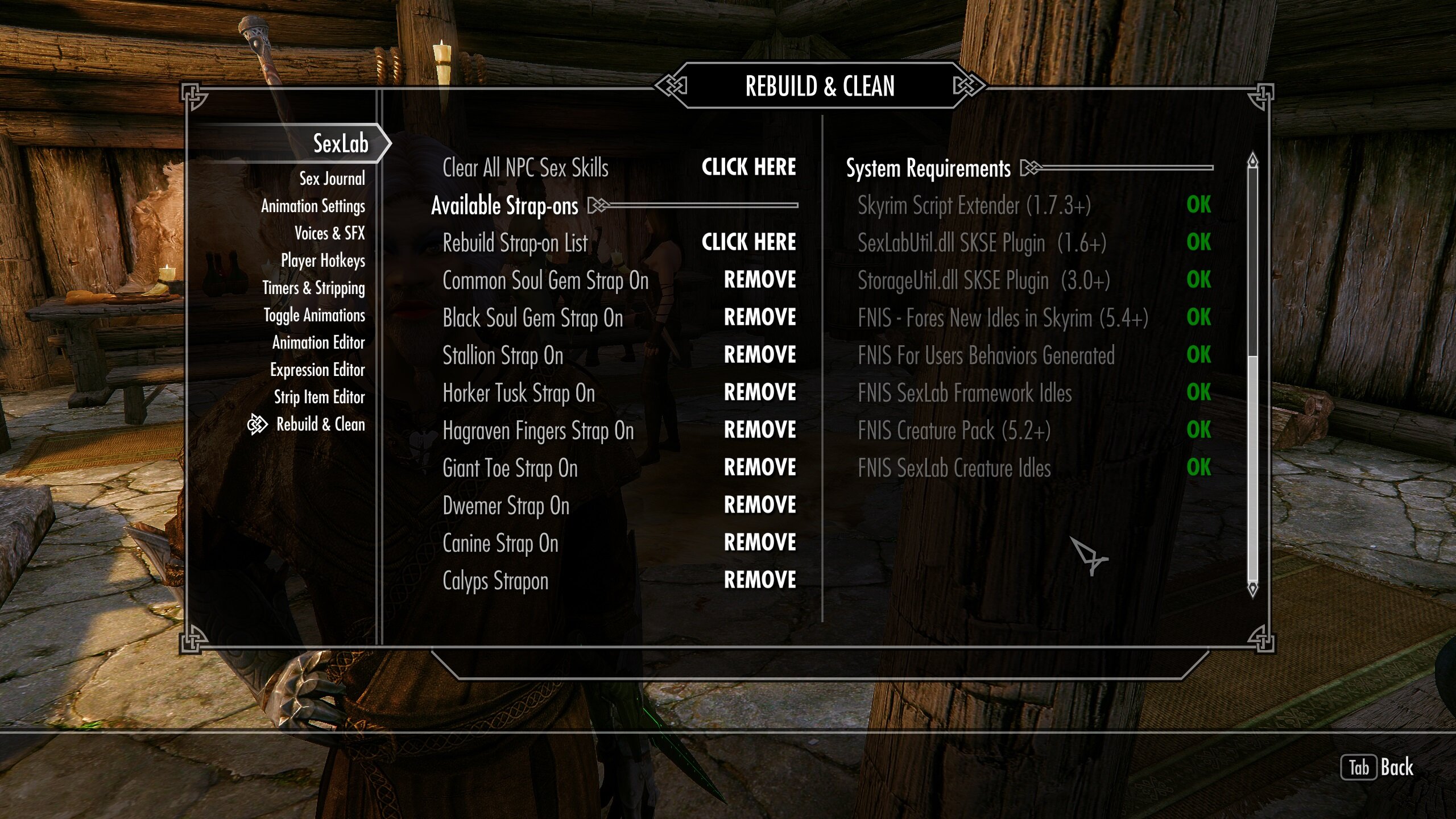Click the SexLab mod header
The width and height of the screenshot is (1456, 819).
[x=340, y=143]
